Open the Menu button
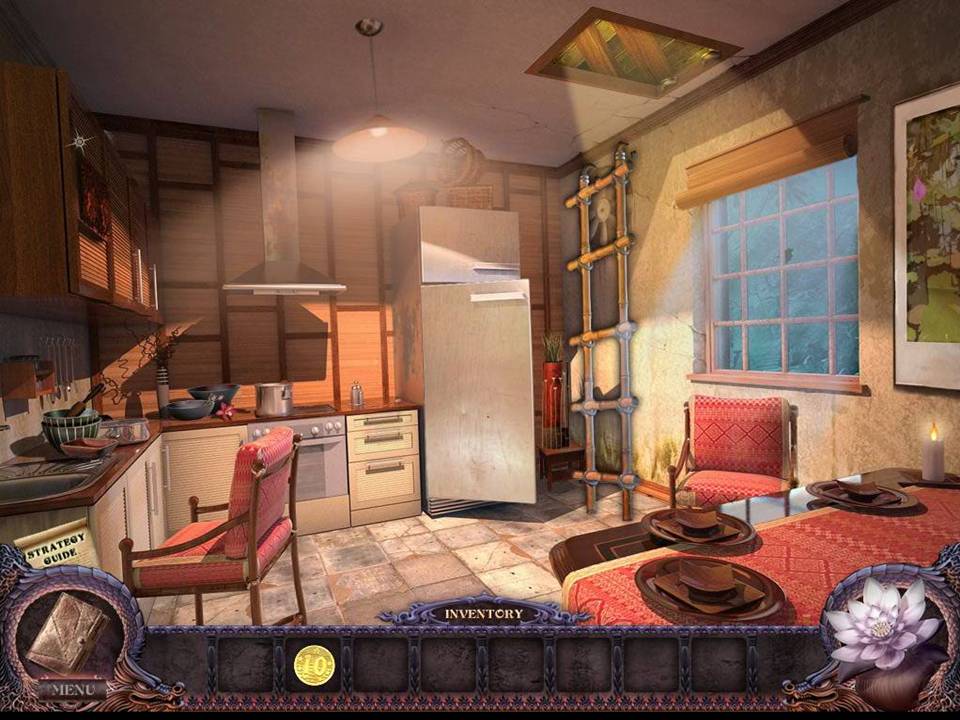960x720 pixels. (72, 689)
